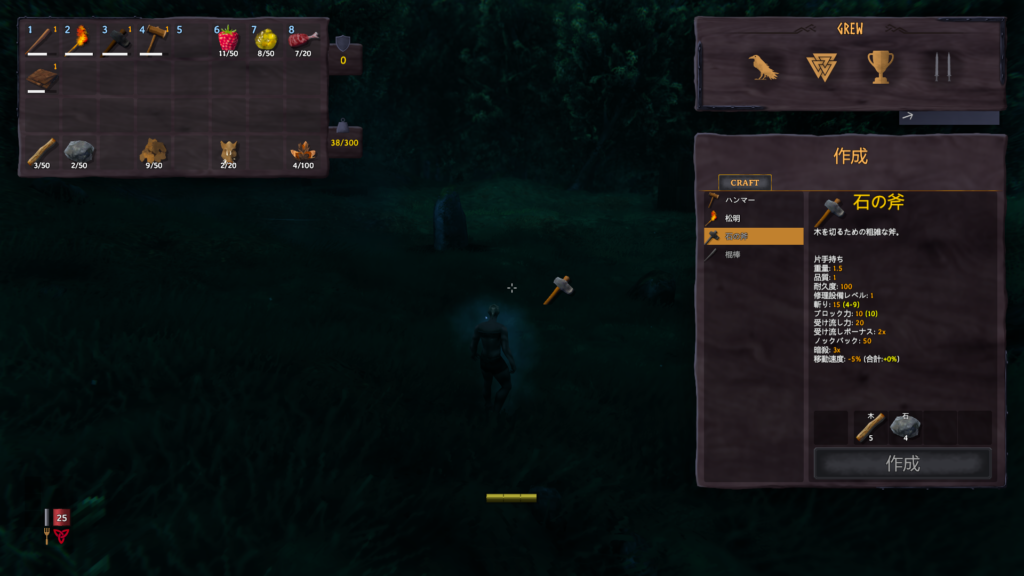This screenshot has height=576, width=1024.
Task: Select the raw meat stack
Action: coord(302,41)
